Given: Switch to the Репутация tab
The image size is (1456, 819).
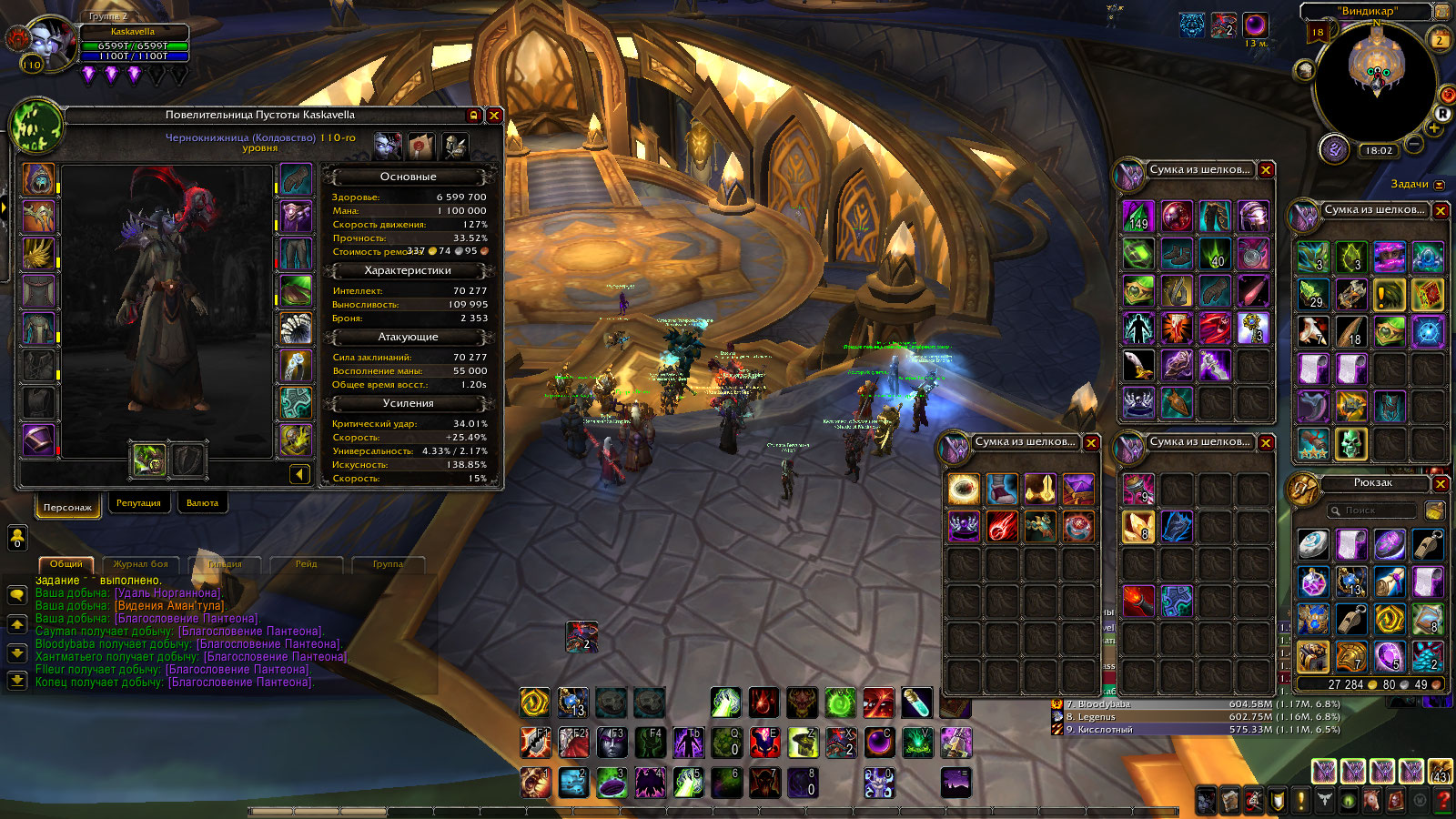Looking at the screenshot, I should [x=138, y=503].
